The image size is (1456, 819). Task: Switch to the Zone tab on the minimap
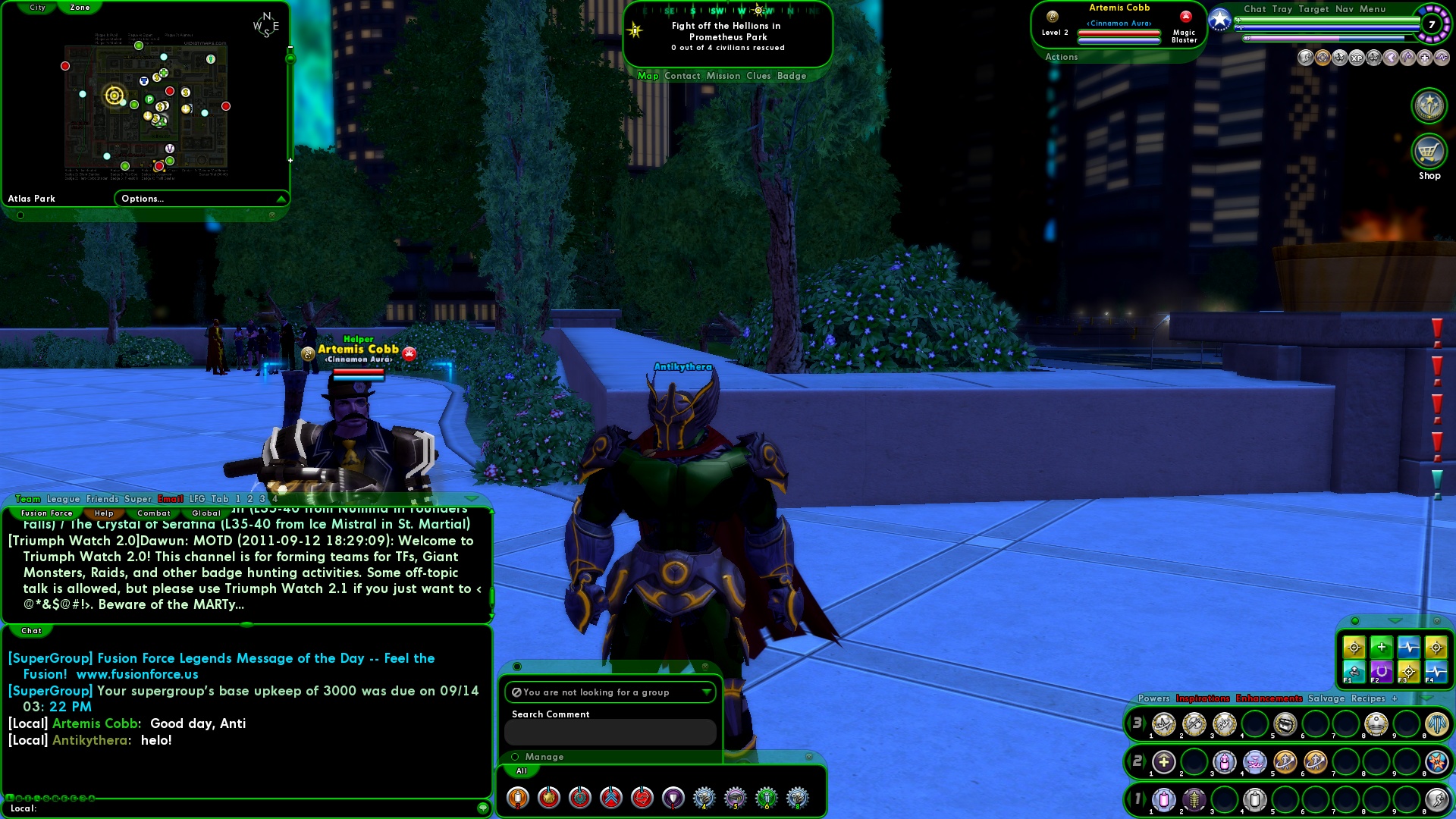(x=80, y=7)
